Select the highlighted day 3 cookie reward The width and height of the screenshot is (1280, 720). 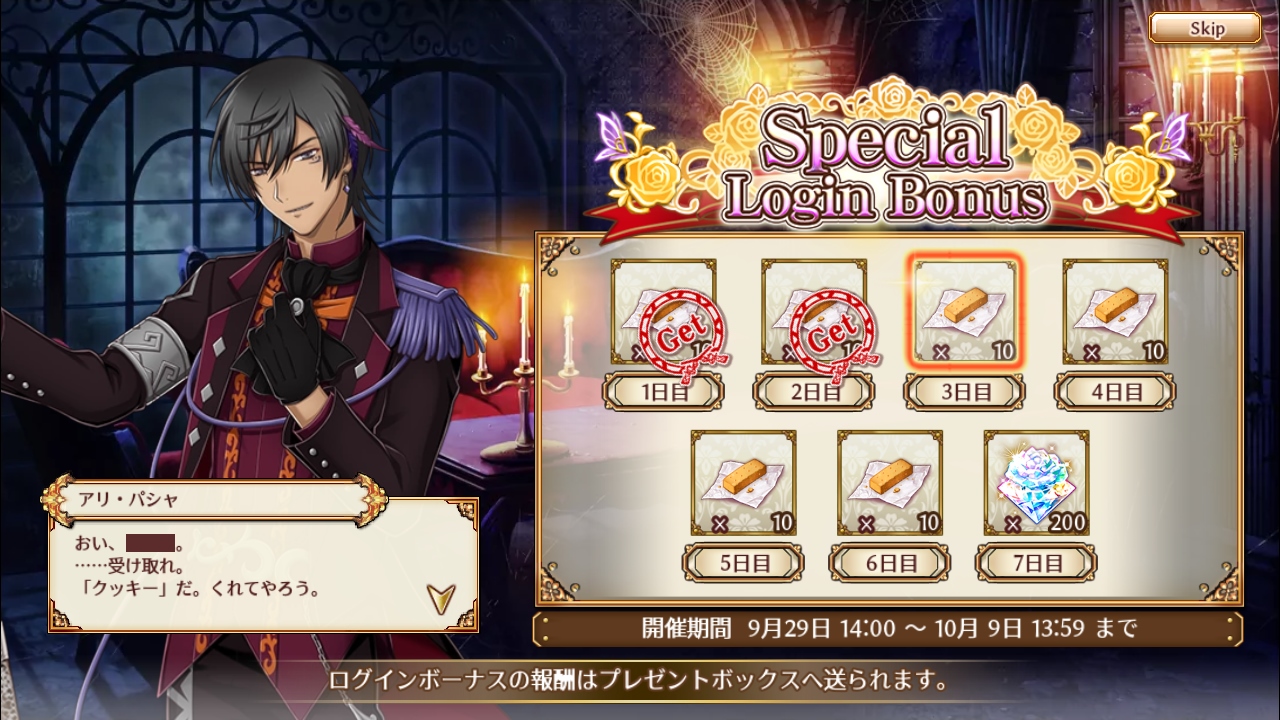coord(965,312)
